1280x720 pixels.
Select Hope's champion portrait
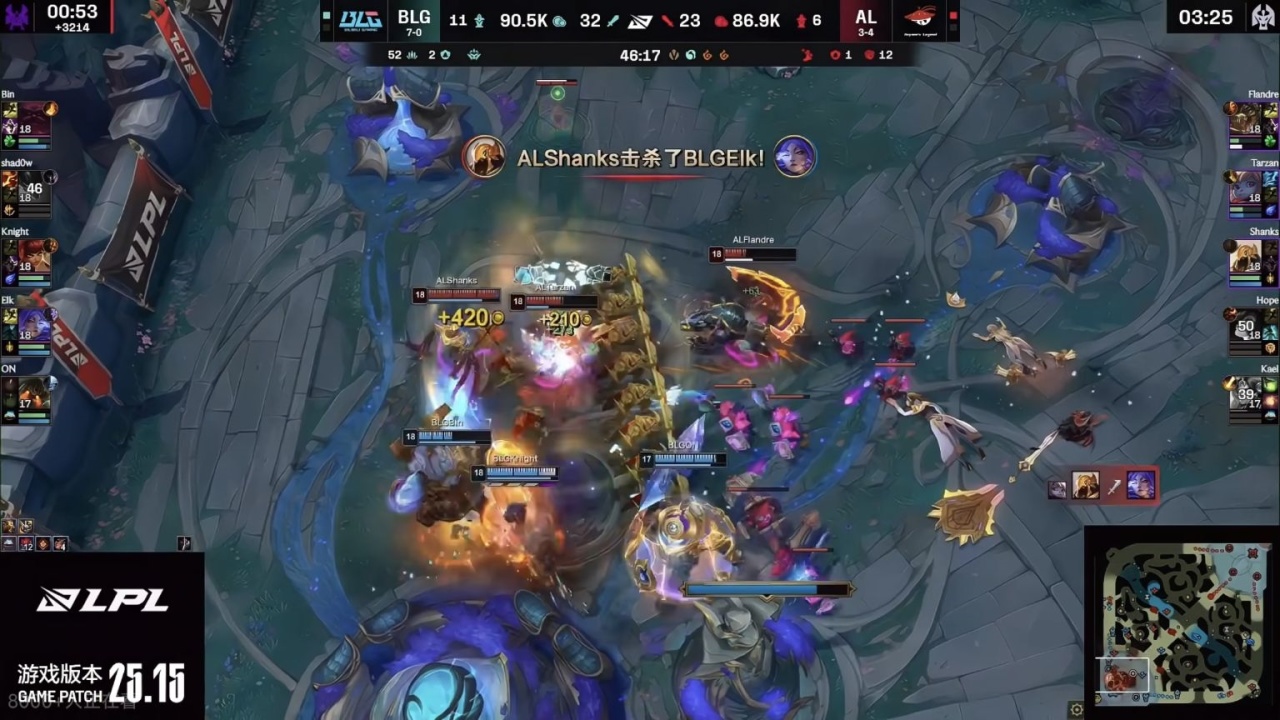1245,325
